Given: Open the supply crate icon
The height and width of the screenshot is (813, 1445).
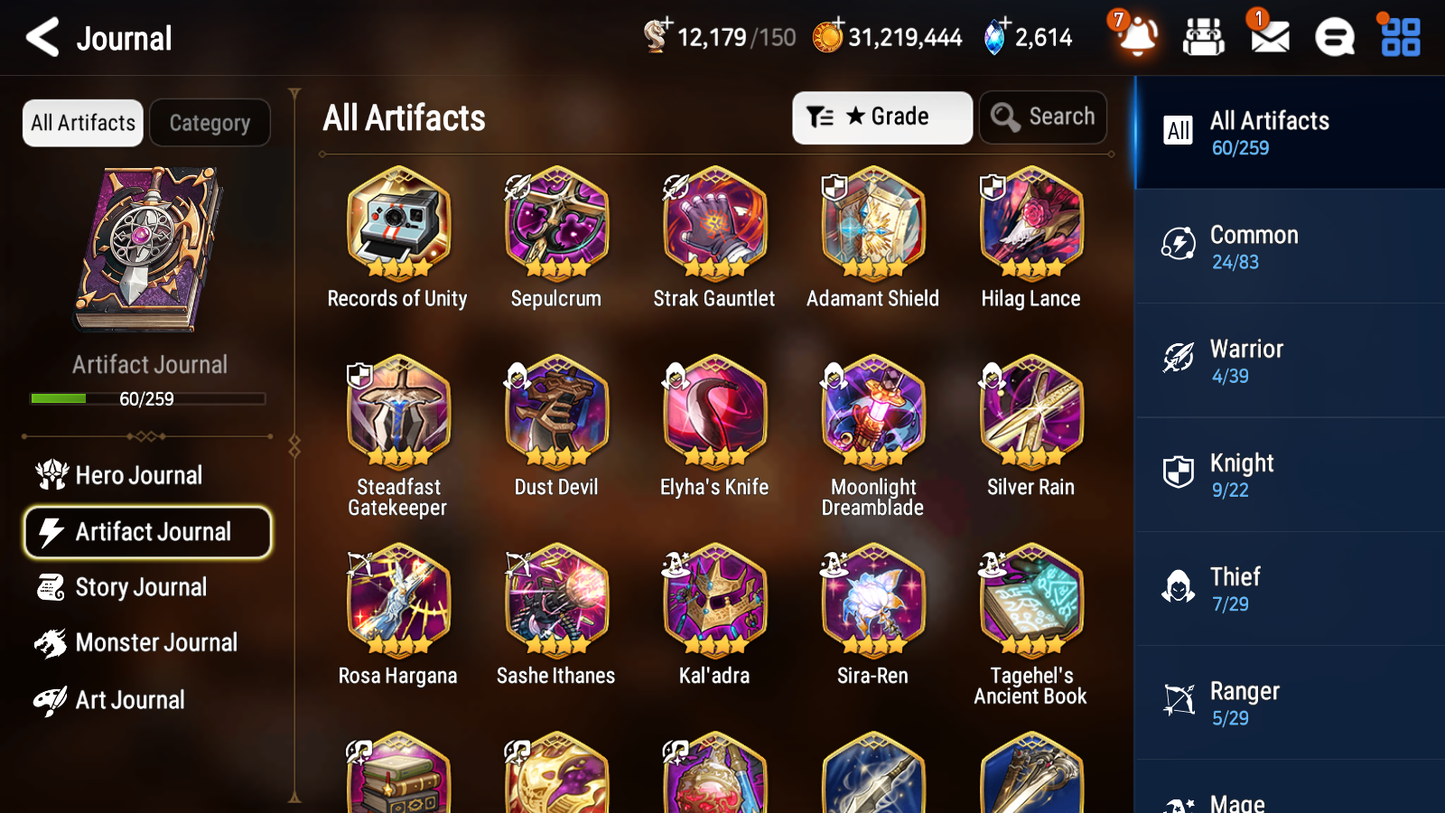Looking at the screenshot, I should click(1203, 36).
